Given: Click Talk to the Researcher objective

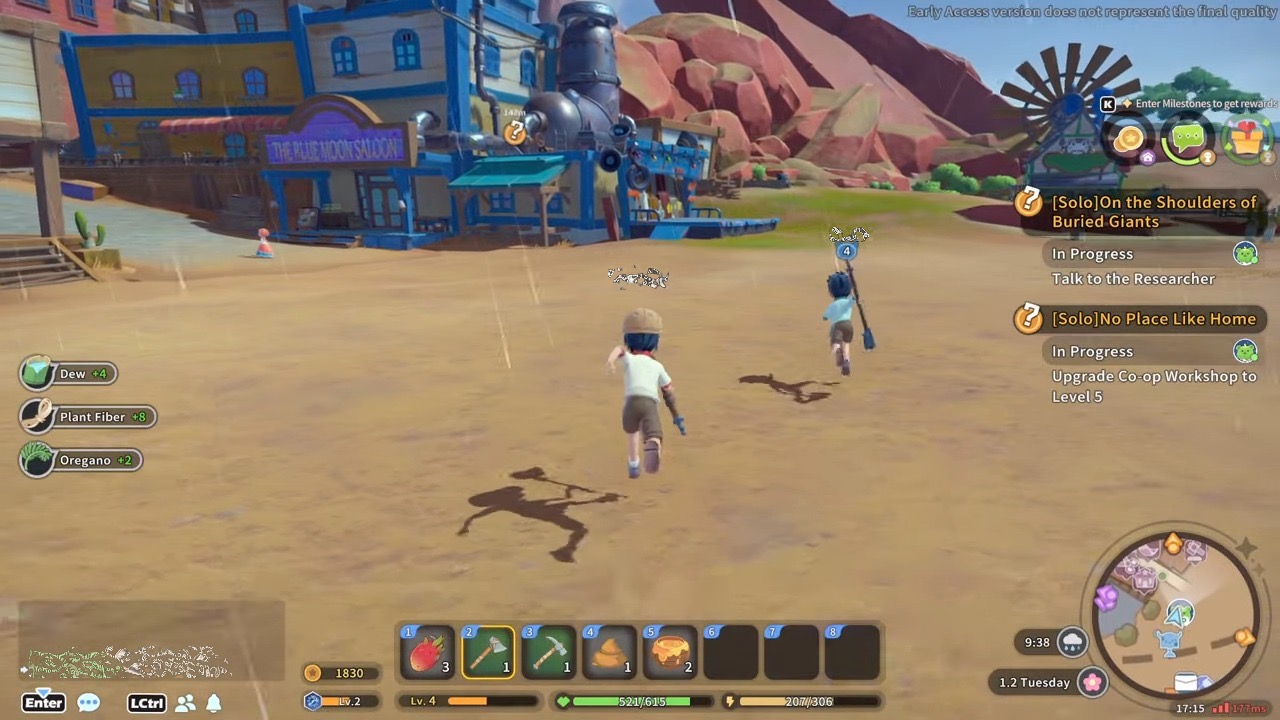Looking at the screenshot, I should pos(1133,279).
